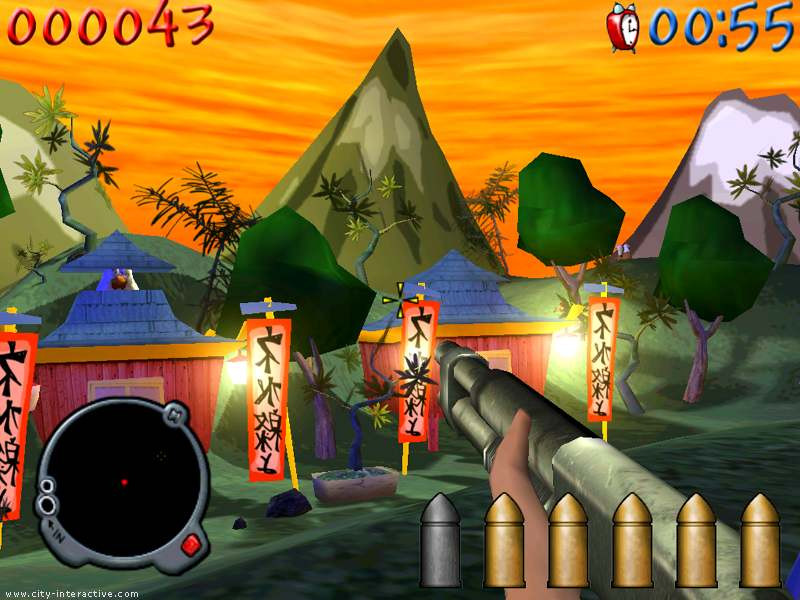Click the radar's top corner knob
The image size is (800, 600).
tap(172, 412)
